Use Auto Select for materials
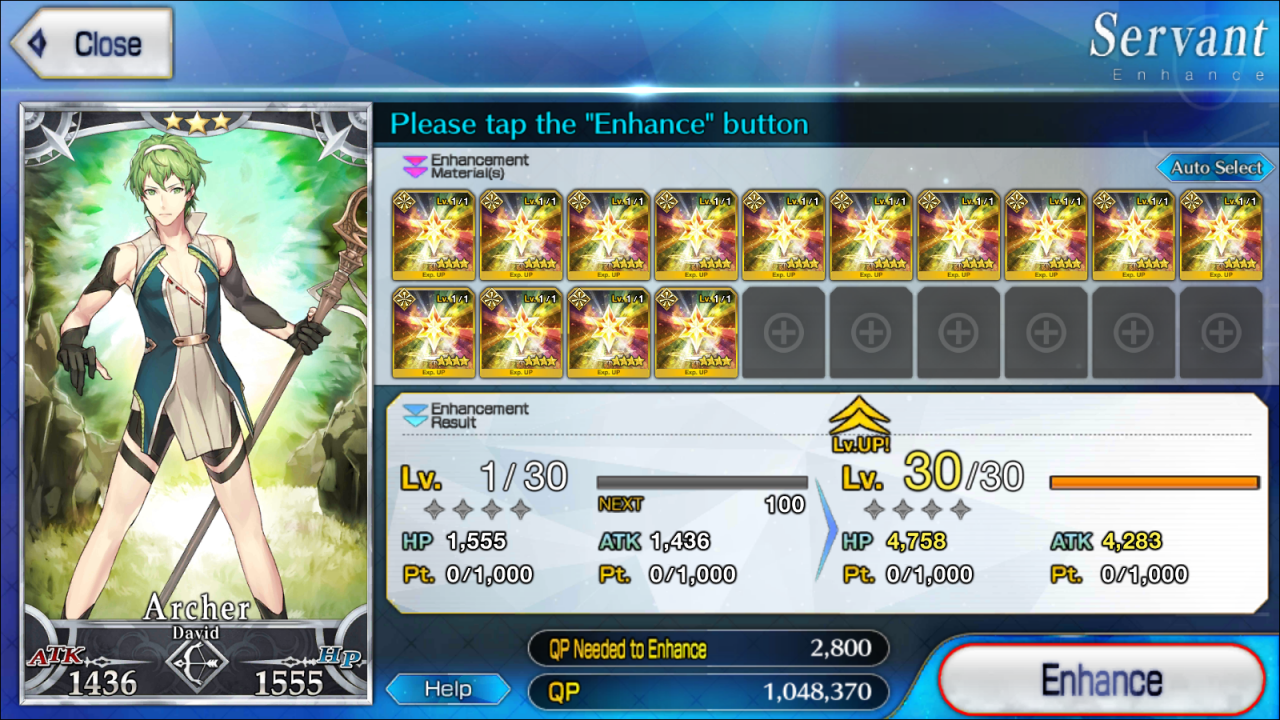 [1213, 168]
